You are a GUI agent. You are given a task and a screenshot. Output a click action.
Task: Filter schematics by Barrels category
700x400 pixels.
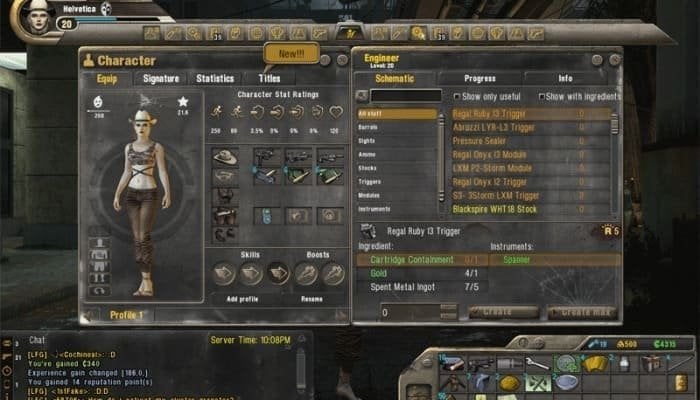(x=370, y=128)
